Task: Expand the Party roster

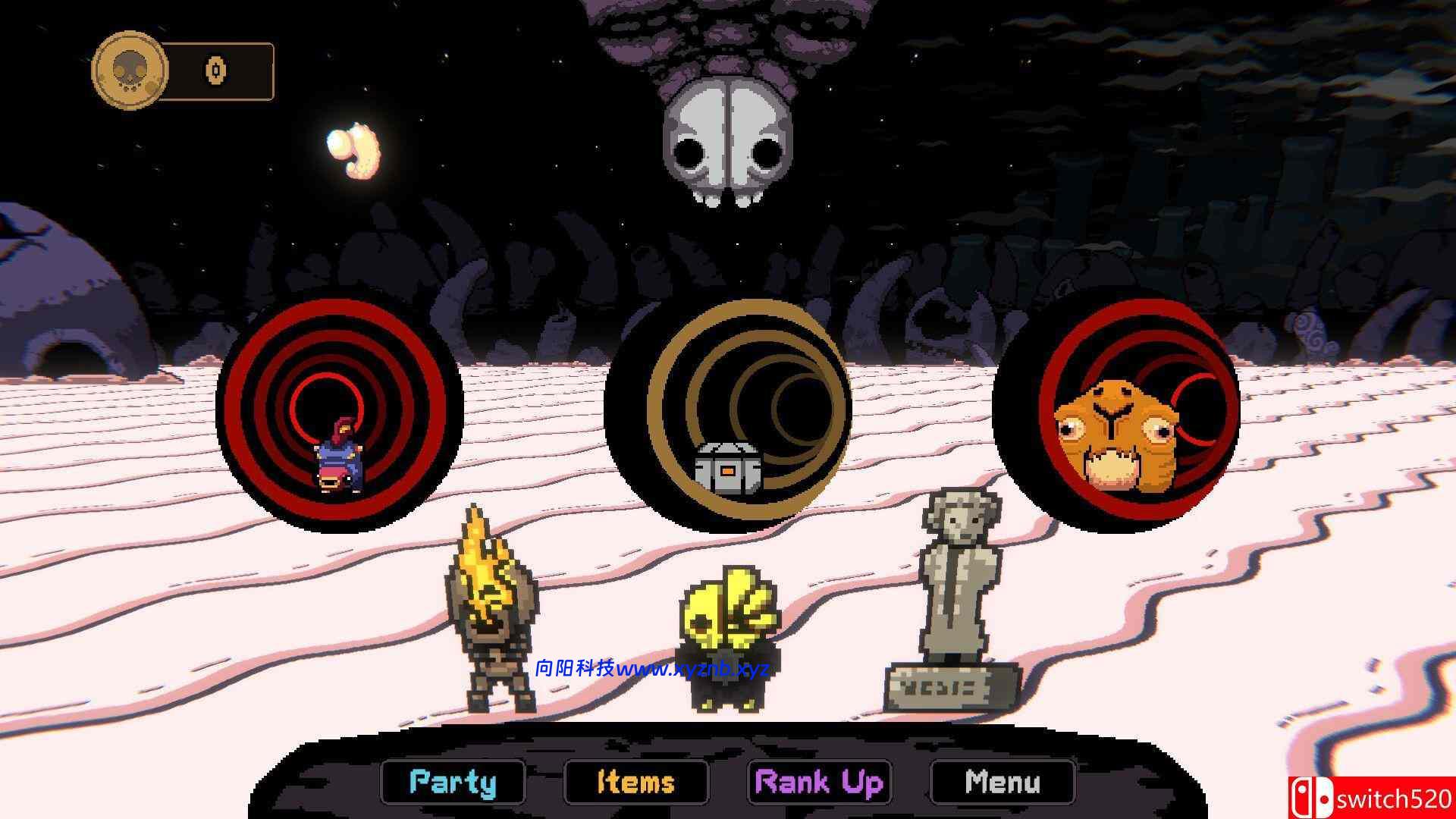Action: point(452,783)
